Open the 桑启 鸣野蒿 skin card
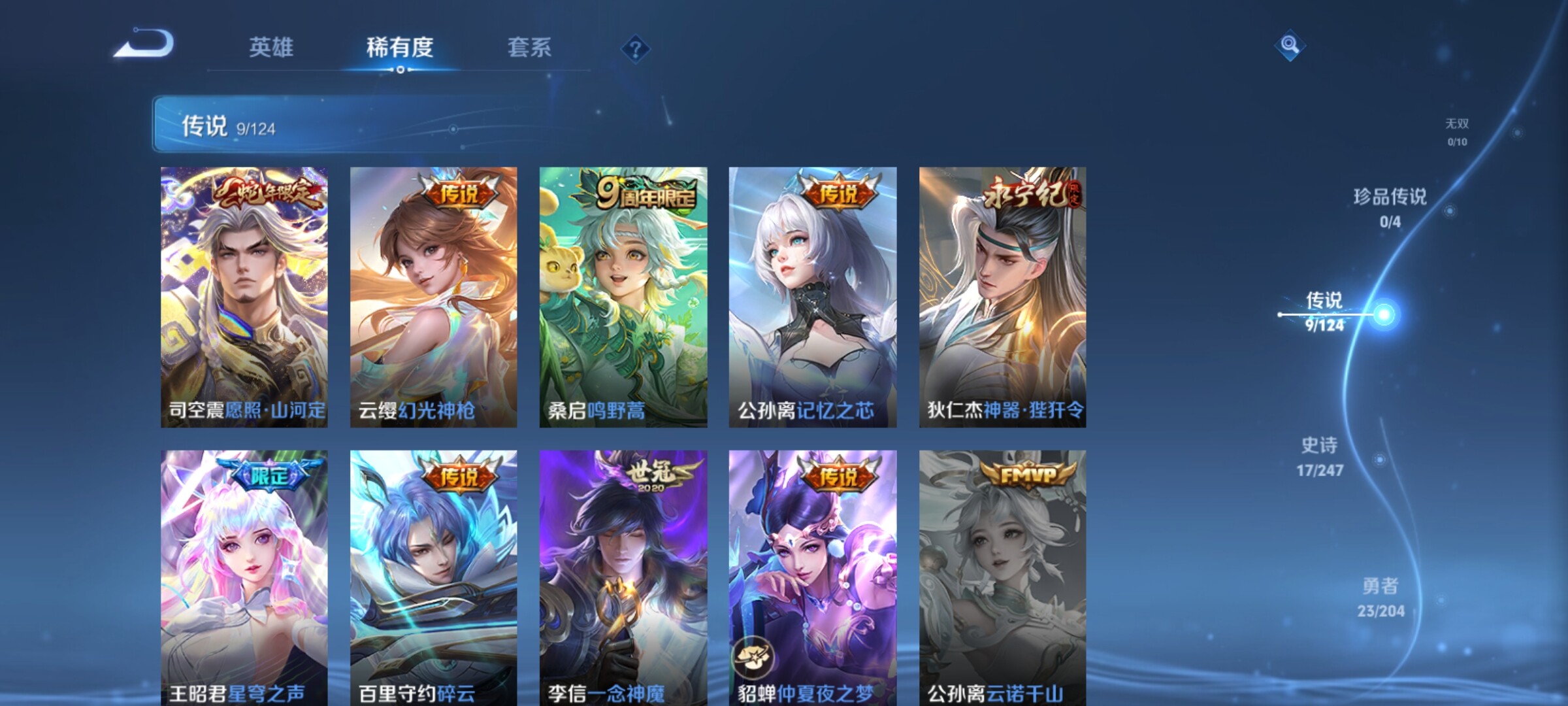This screenshot has width=1568, height=706. pyautogui.click(x=623, y=297)
